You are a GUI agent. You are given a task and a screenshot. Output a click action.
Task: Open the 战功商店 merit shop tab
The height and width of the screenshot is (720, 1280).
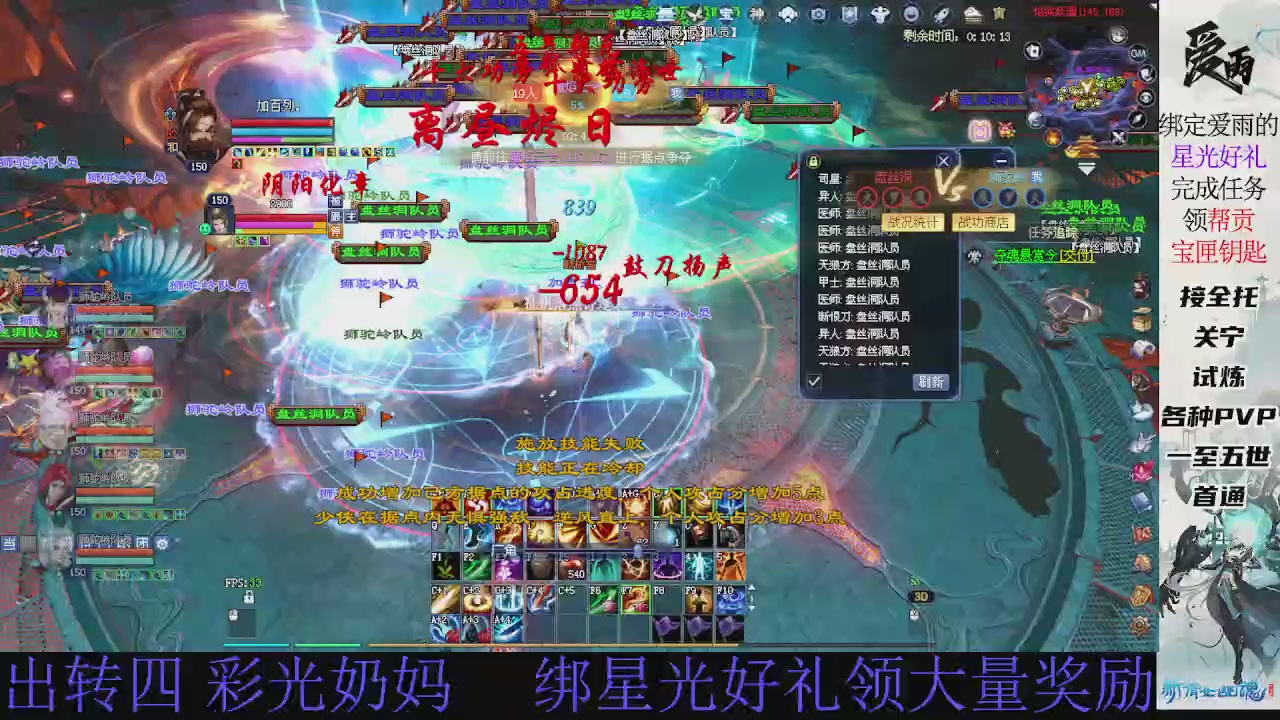click(984, 221)
